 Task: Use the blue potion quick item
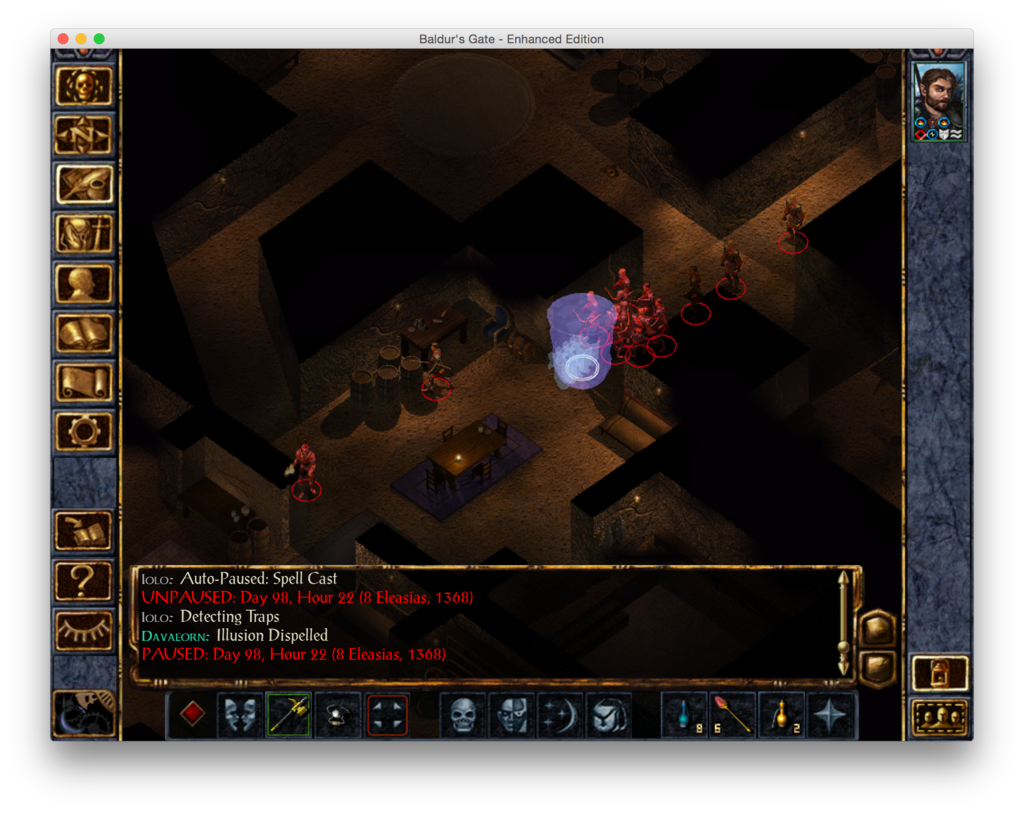(685, 715)
